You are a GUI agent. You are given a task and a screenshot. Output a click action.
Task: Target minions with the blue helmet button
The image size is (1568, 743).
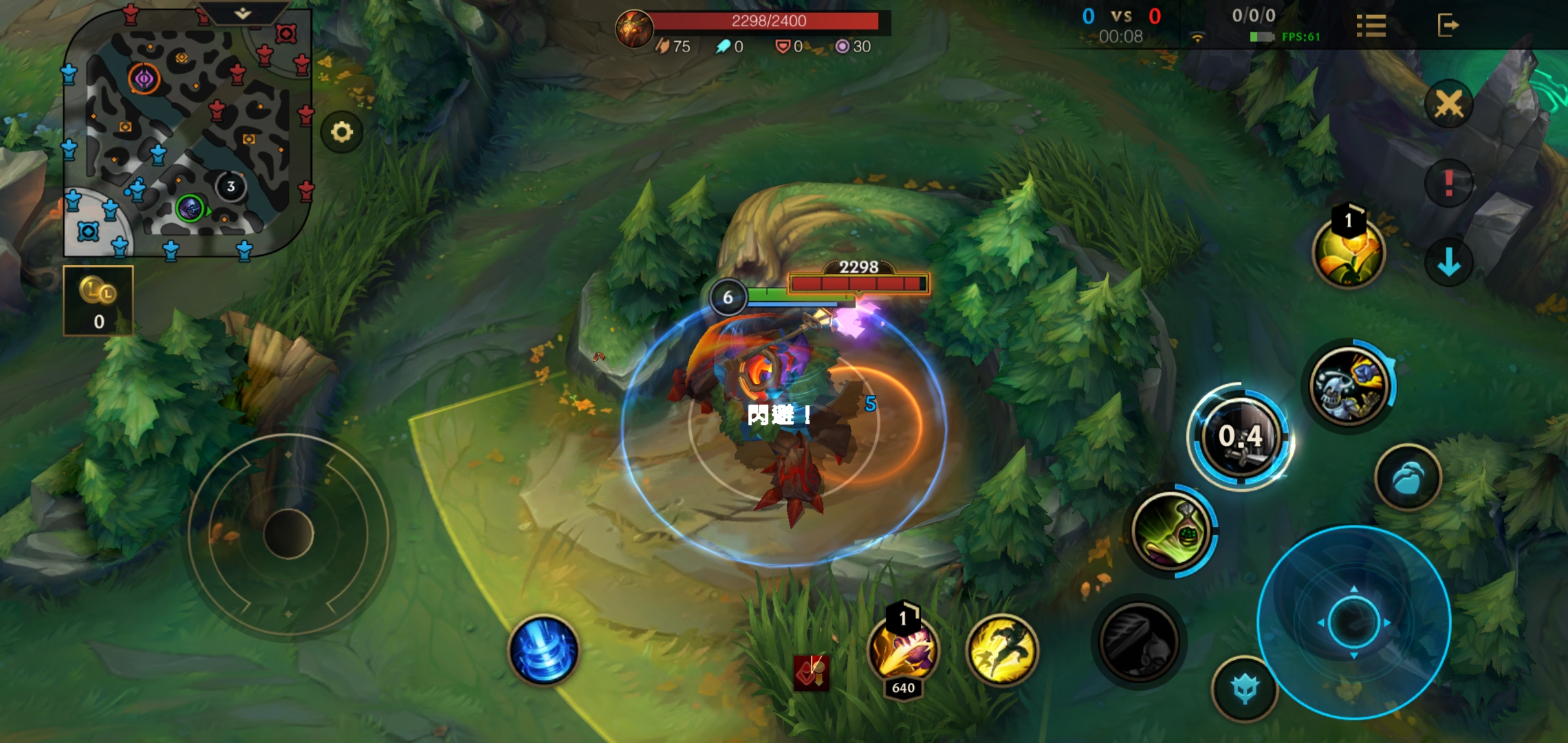(x=1245, y=688)
